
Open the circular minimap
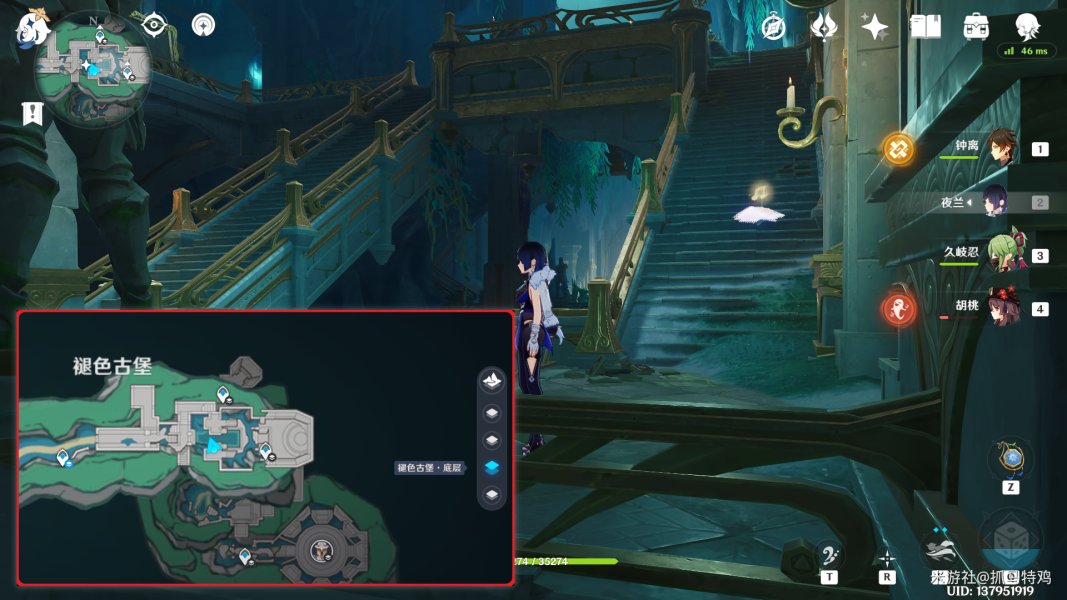93,69
